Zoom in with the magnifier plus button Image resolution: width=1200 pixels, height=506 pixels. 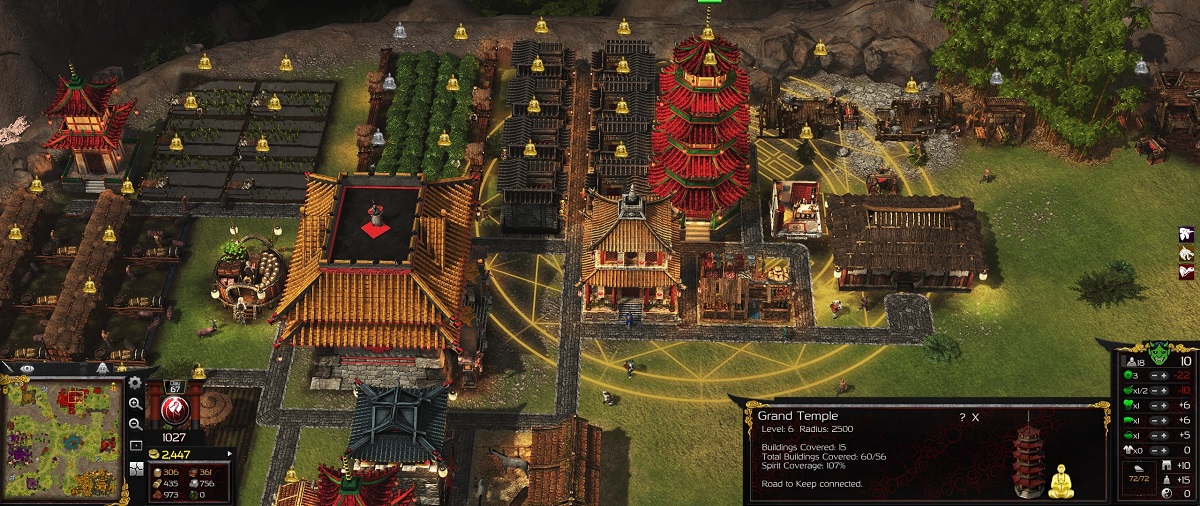tap(136, 404)
